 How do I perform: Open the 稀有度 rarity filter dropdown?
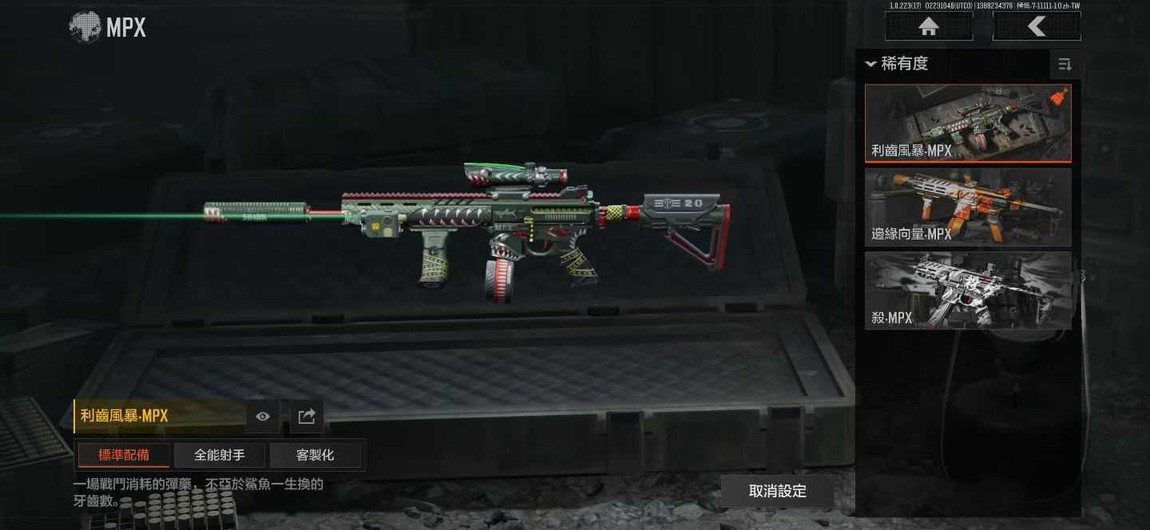(x=898, y=64)
